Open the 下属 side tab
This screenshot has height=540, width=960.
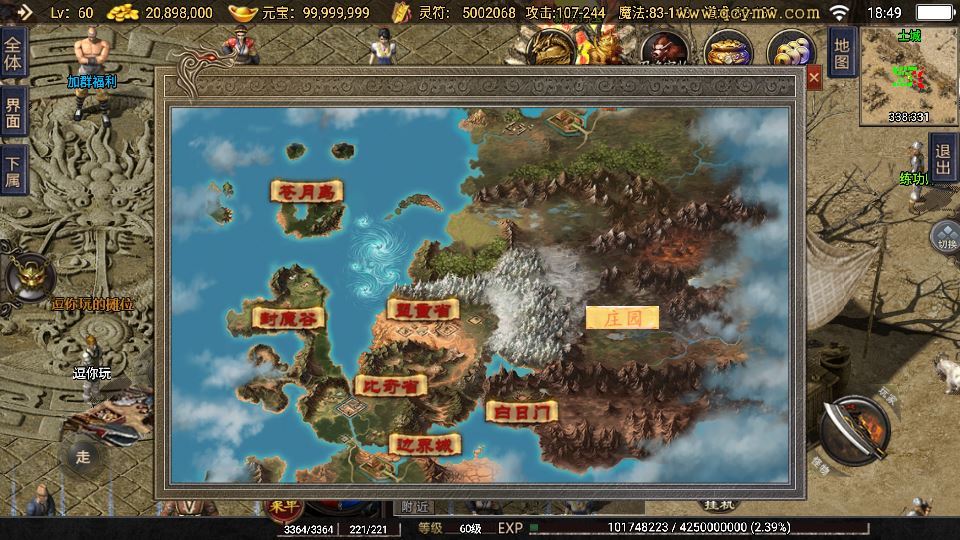pyautogui.click(x=13, y=172)
